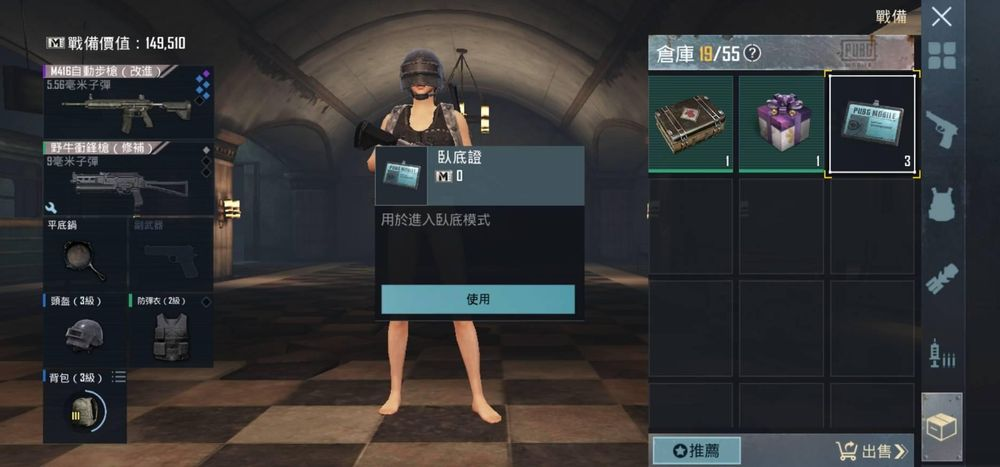Switch to the four-square overview tab
Viewport: 1000px width, 467px height.
click(942, 56)
